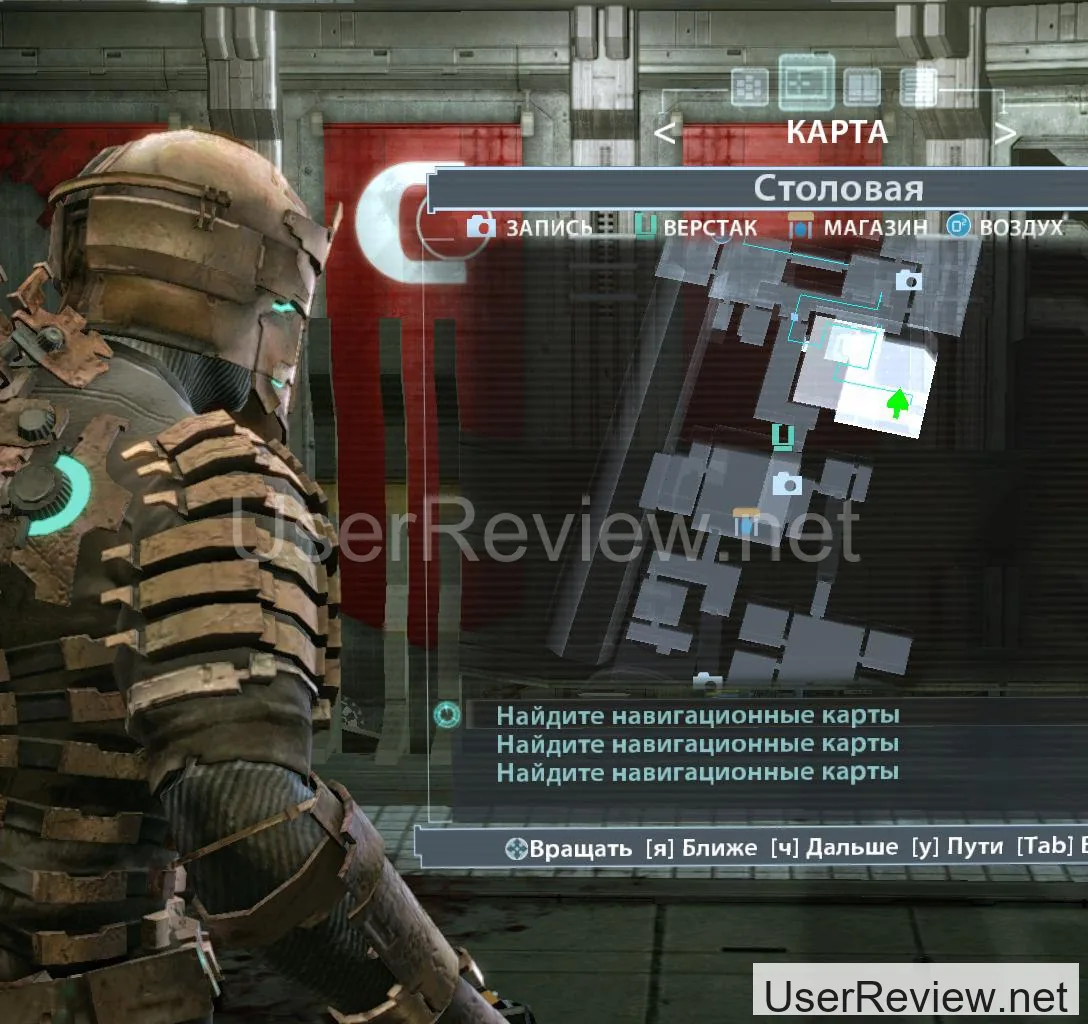Viewport: 1088px width, 1024px height.
Task: Open the text list tab icon
Action: click(x=917, y=86)
